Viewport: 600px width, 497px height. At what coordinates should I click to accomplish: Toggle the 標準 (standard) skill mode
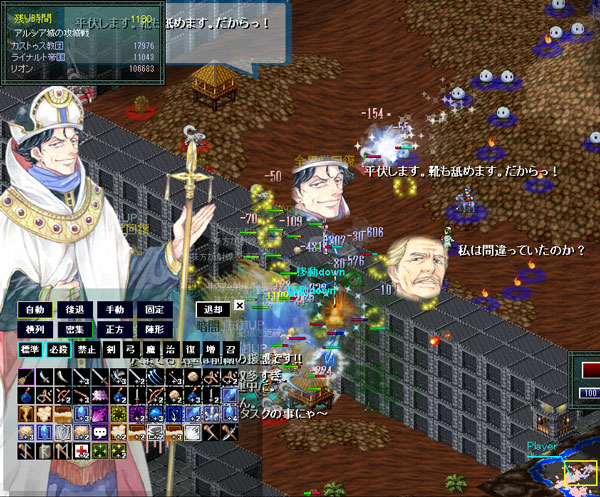pyautogui.click(x=29, y=350)
